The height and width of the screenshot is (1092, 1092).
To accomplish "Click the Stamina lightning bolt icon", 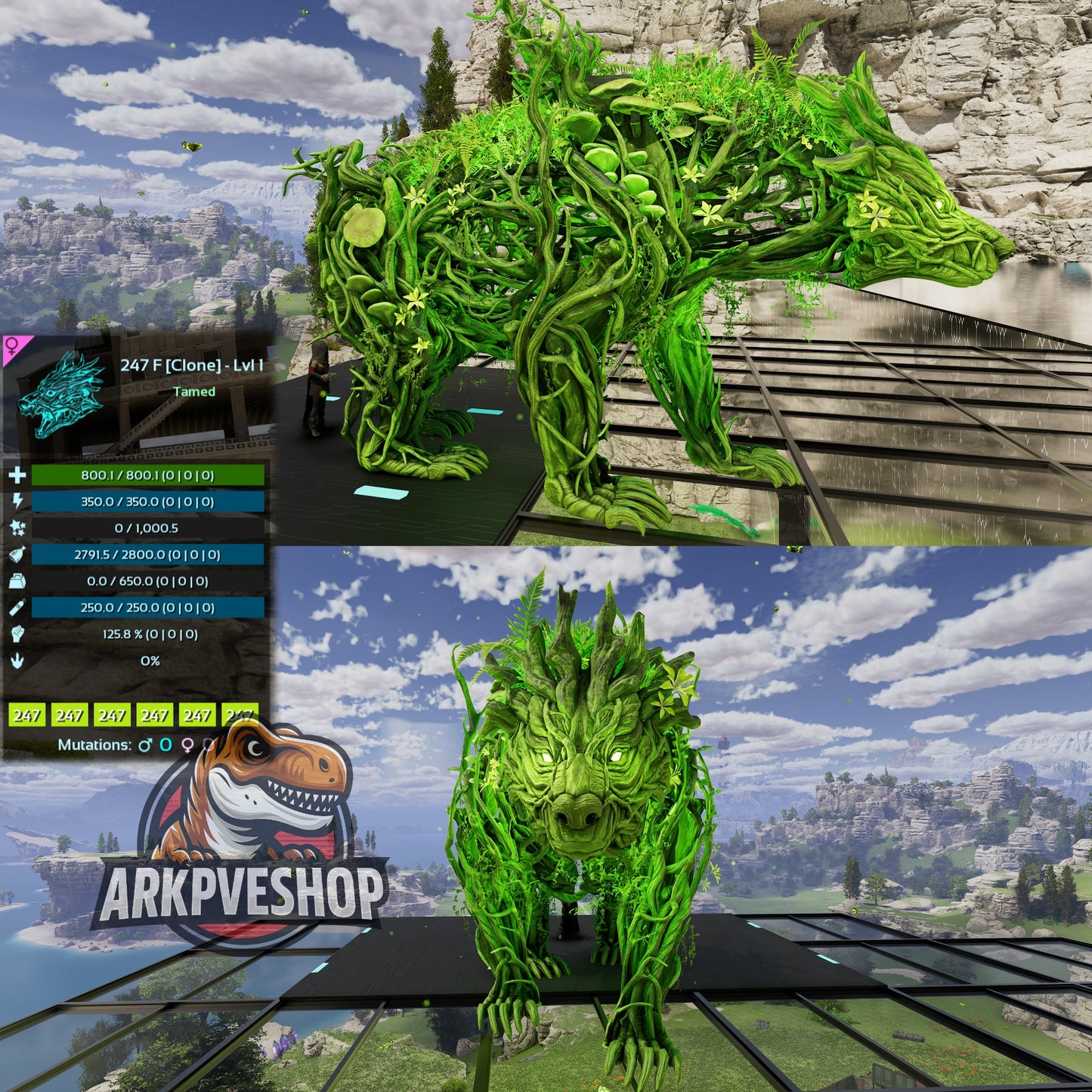I will click(x=17, y=500).
